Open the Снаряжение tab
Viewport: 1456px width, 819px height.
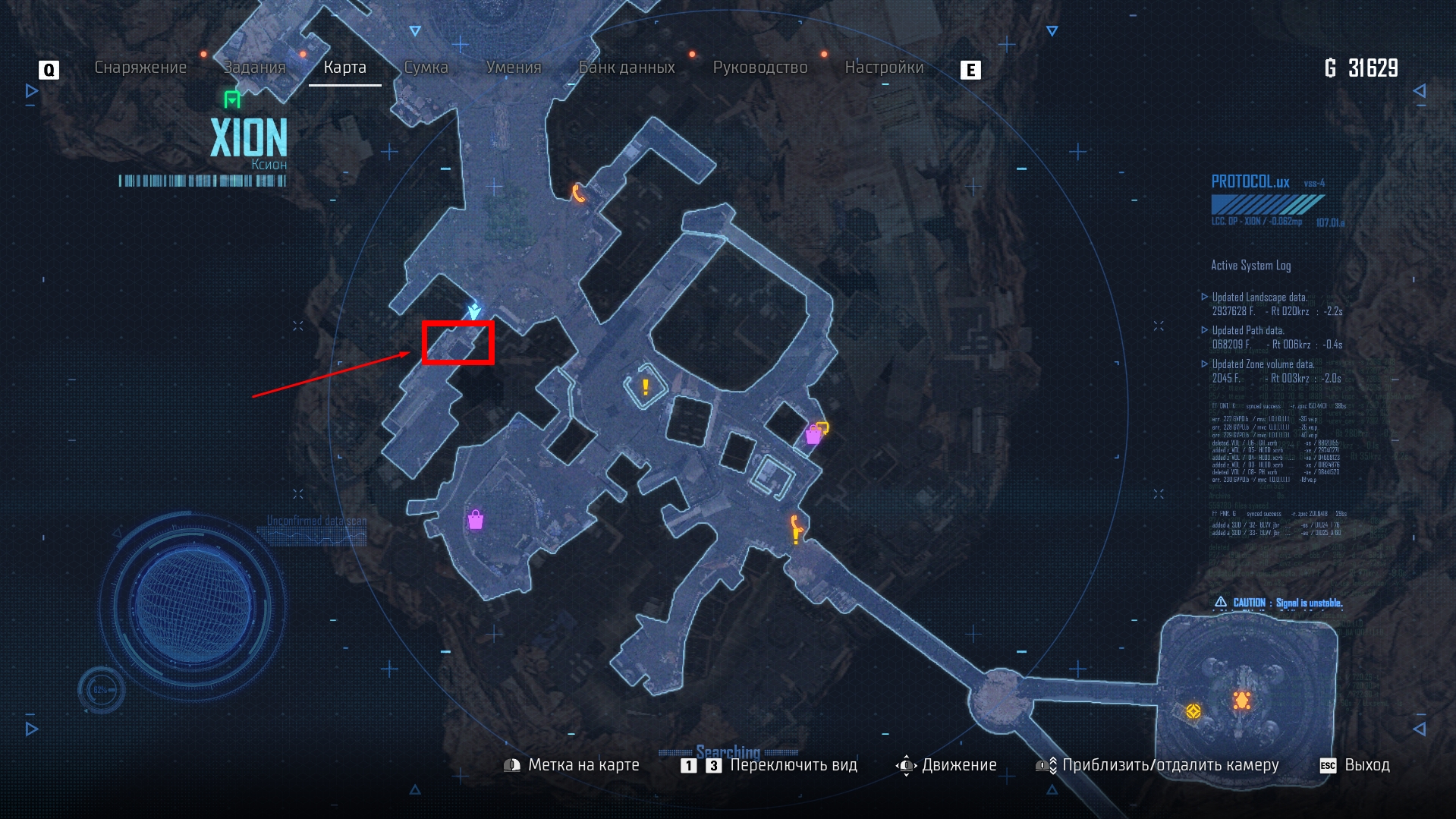point(140,68)
